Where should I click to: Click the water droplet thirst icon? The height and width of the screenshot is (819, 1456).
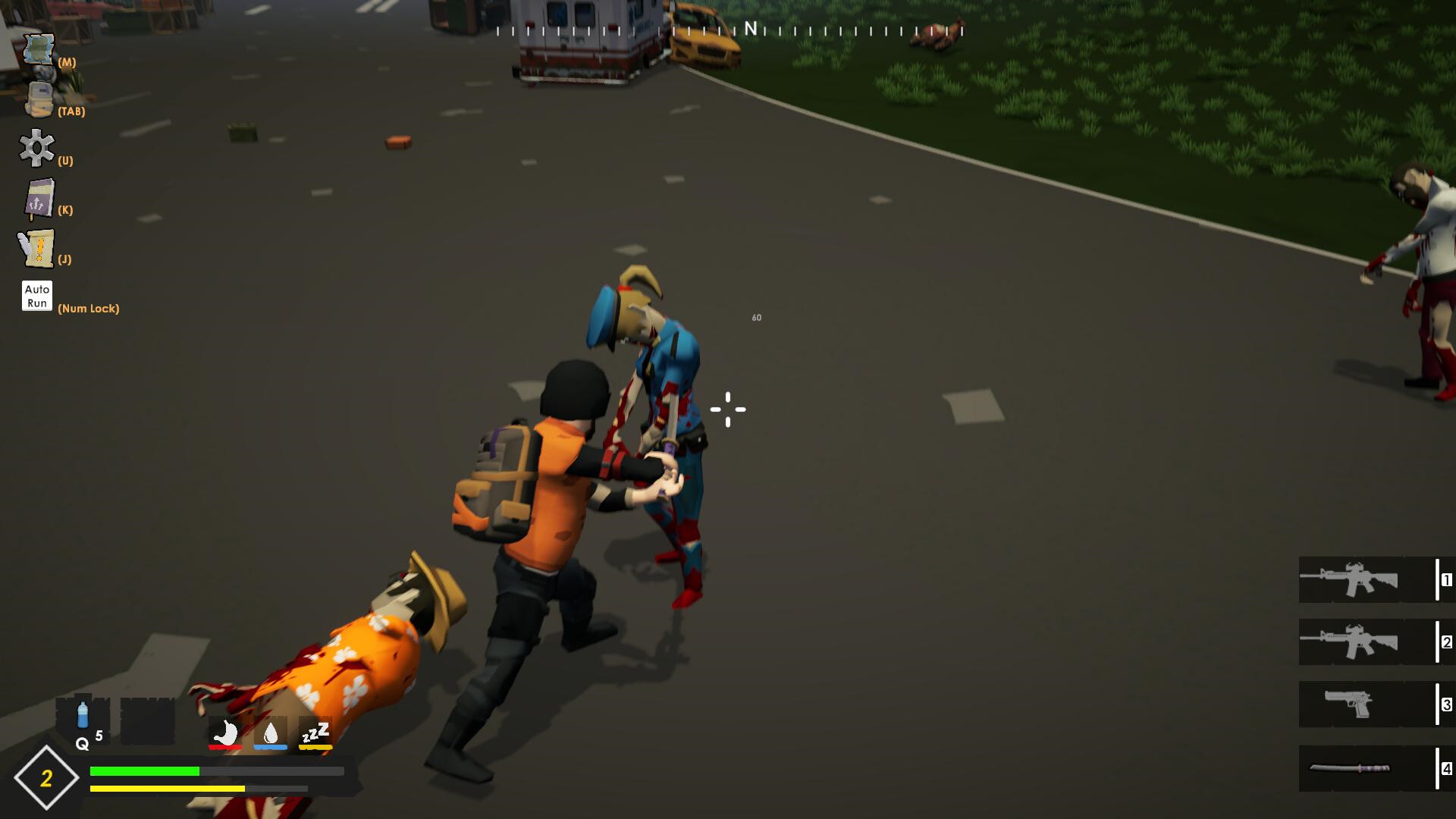pyautogui.click(x=271, y=733)
